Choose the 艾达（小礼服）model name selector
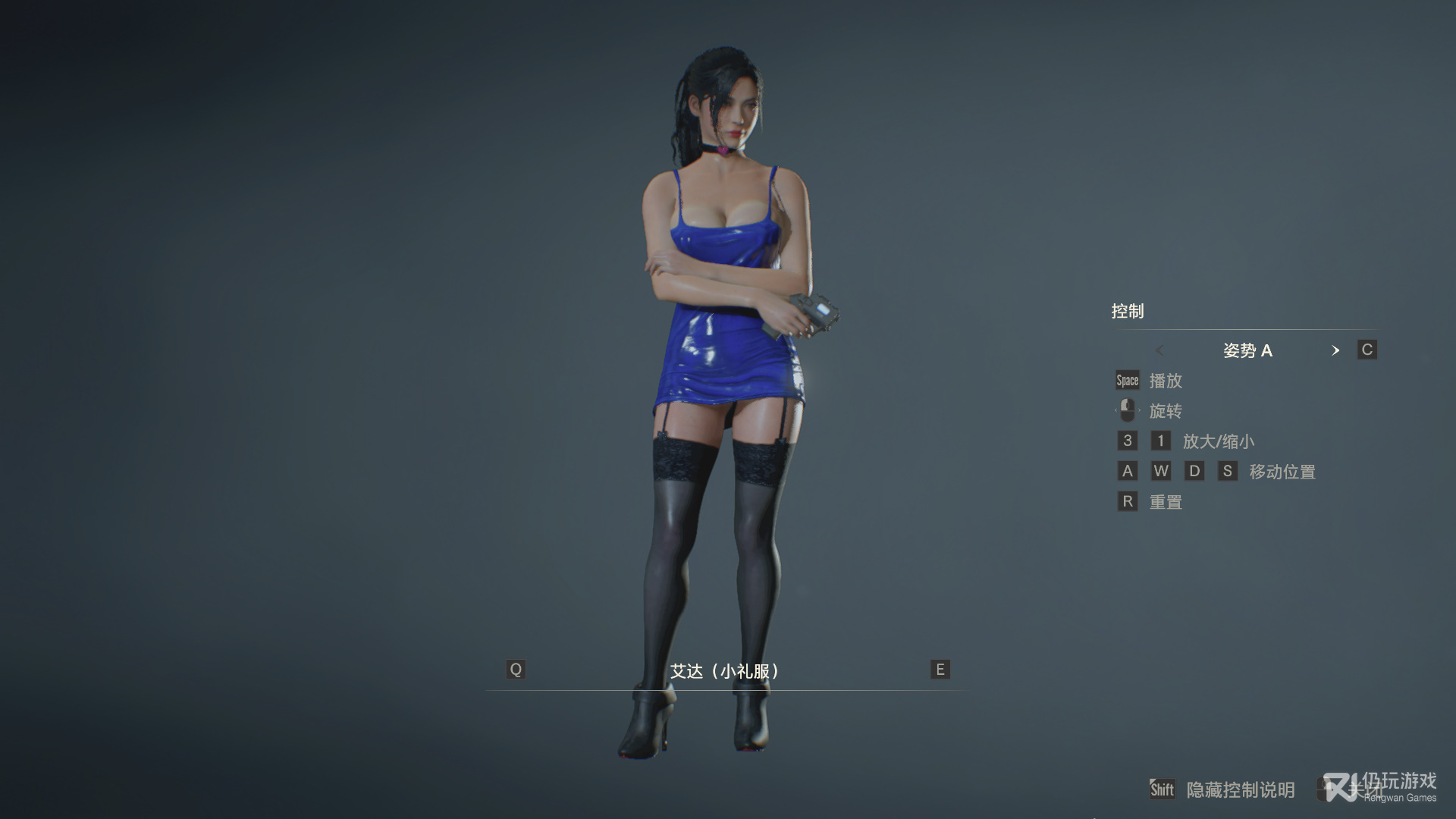This screenshot has width=1456, height=819. tap(726, 671)
